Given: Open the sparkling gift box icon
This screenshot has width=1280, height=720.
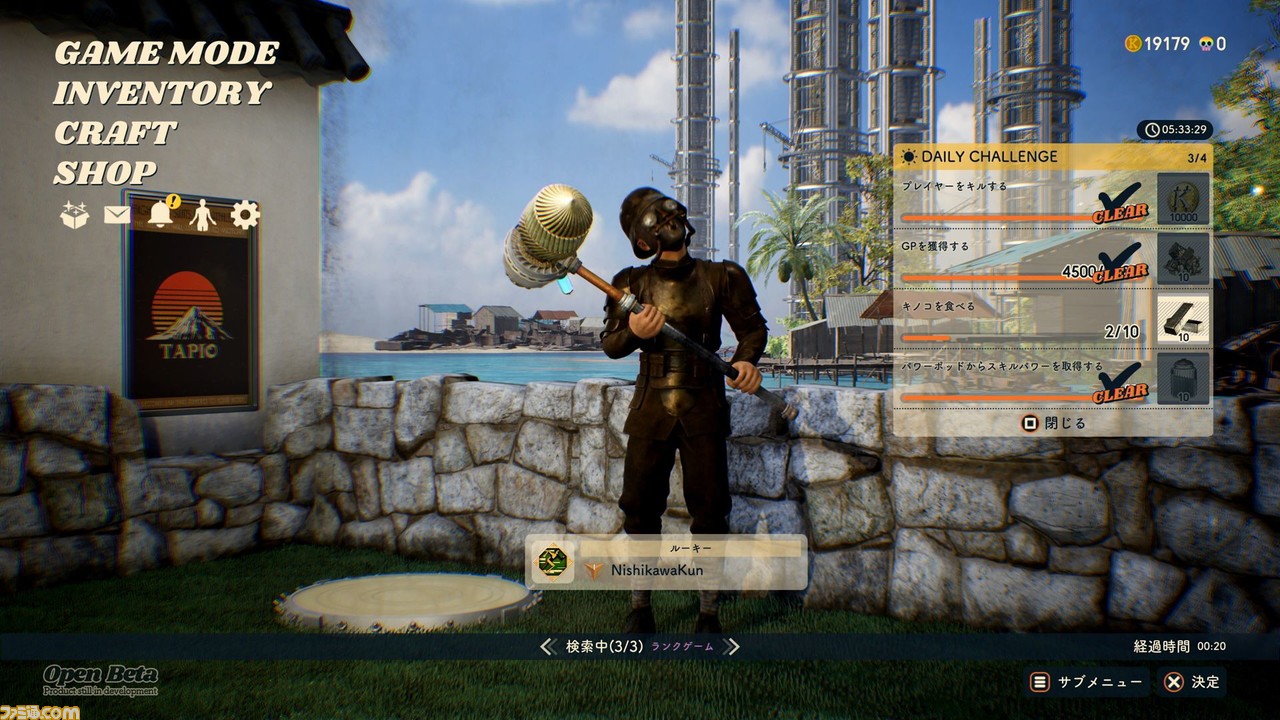Looking at the screenshot, I should pos(75,215).
